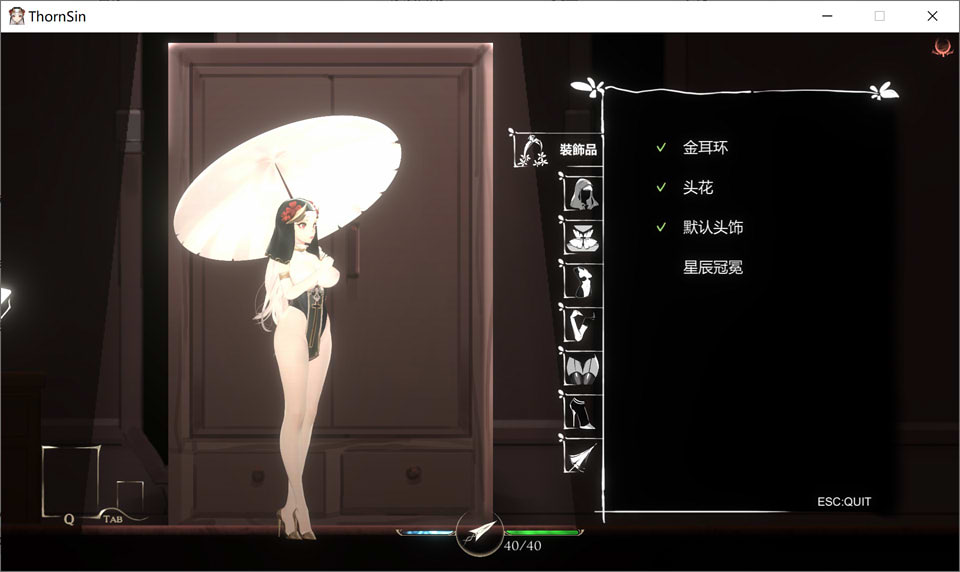
Task: Open the 装飾品 accessories category tab
Action: [556, 150]
